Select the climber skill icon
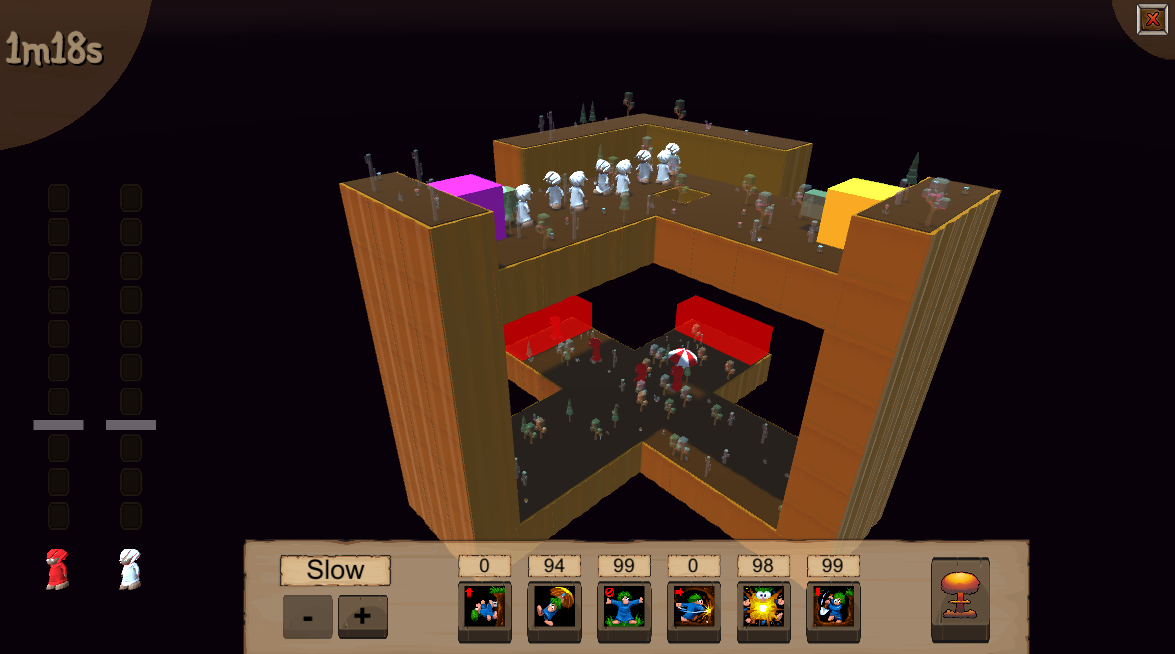Viewport: 1175px width, 654px height. coord(485,607)
